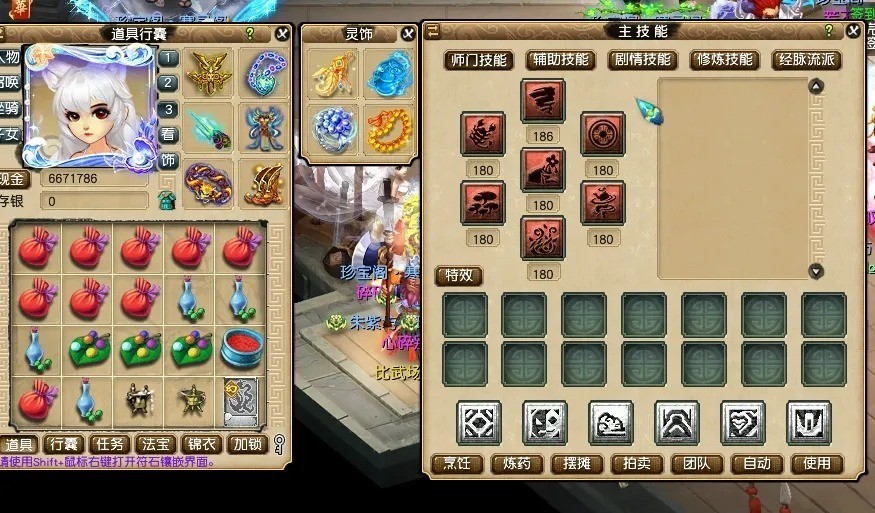Close the 道具行囊 inventory window

(282, 33)
